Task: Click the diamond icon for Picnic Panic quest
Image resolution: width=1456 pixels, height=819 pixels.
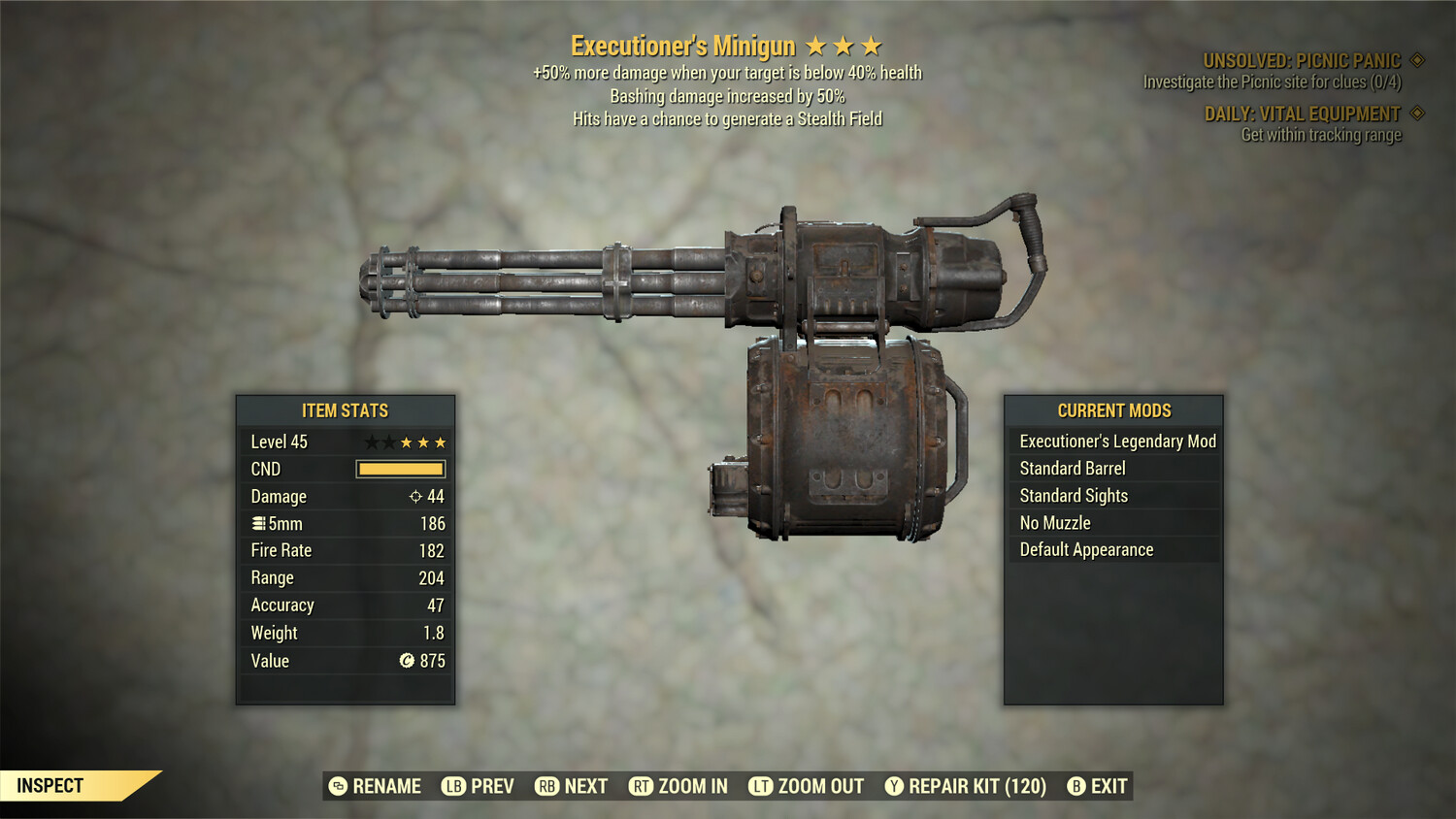Action: coord(1415,58)
